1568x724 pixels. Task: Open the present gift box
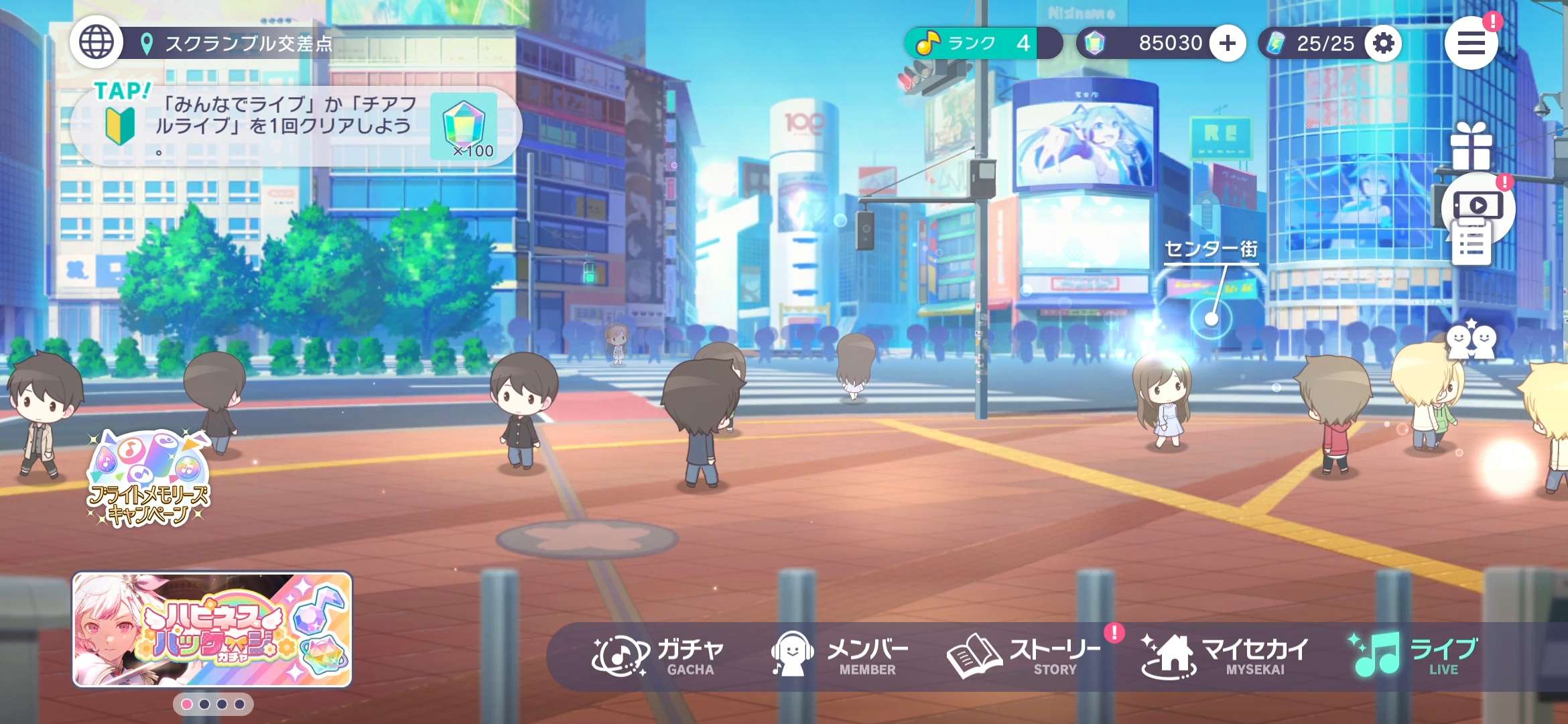(x=1471, y=146)
